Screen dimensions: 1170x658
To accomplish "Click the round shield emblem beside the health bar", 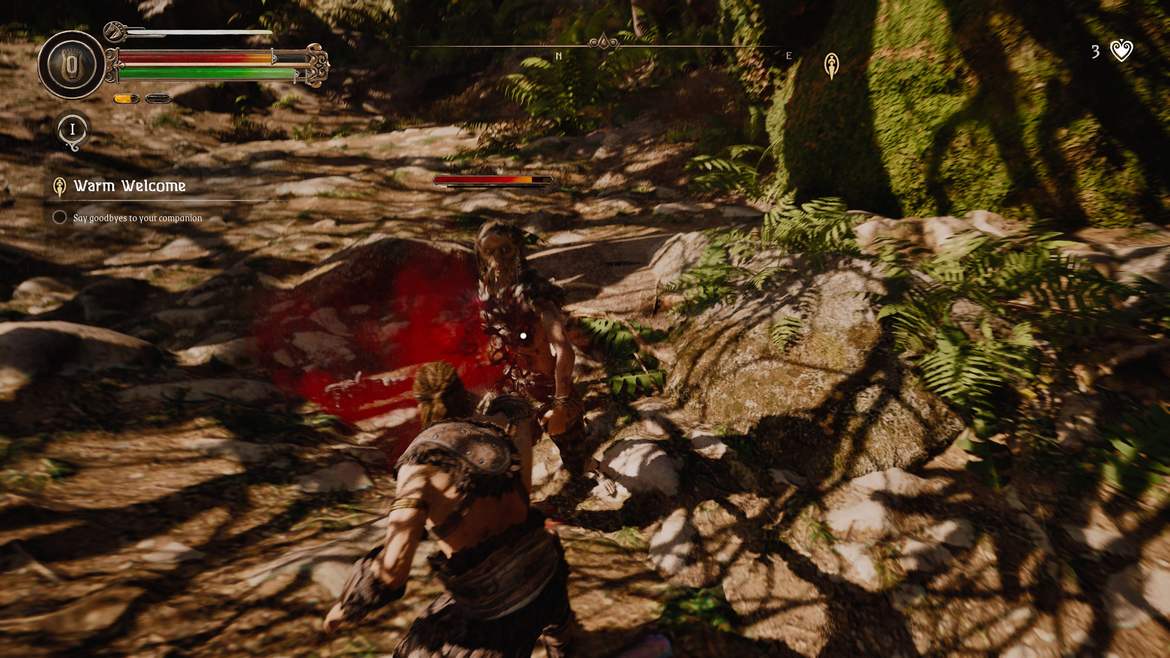I will point(72,65).
